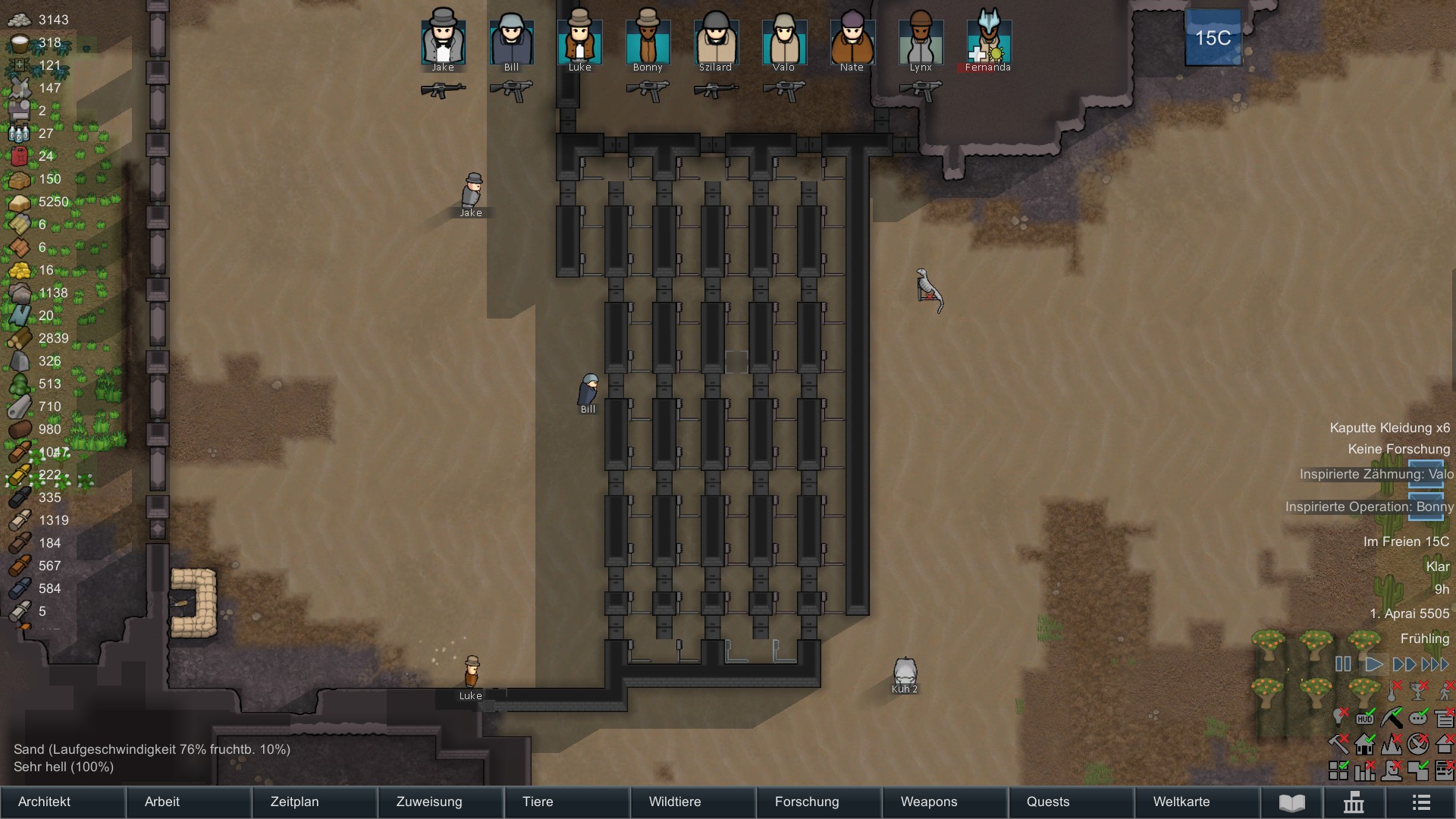Image resolution: width=1456 pixels, height=819 pixels.
Task: Open the Architekt menu
Action: click(44, 802)
